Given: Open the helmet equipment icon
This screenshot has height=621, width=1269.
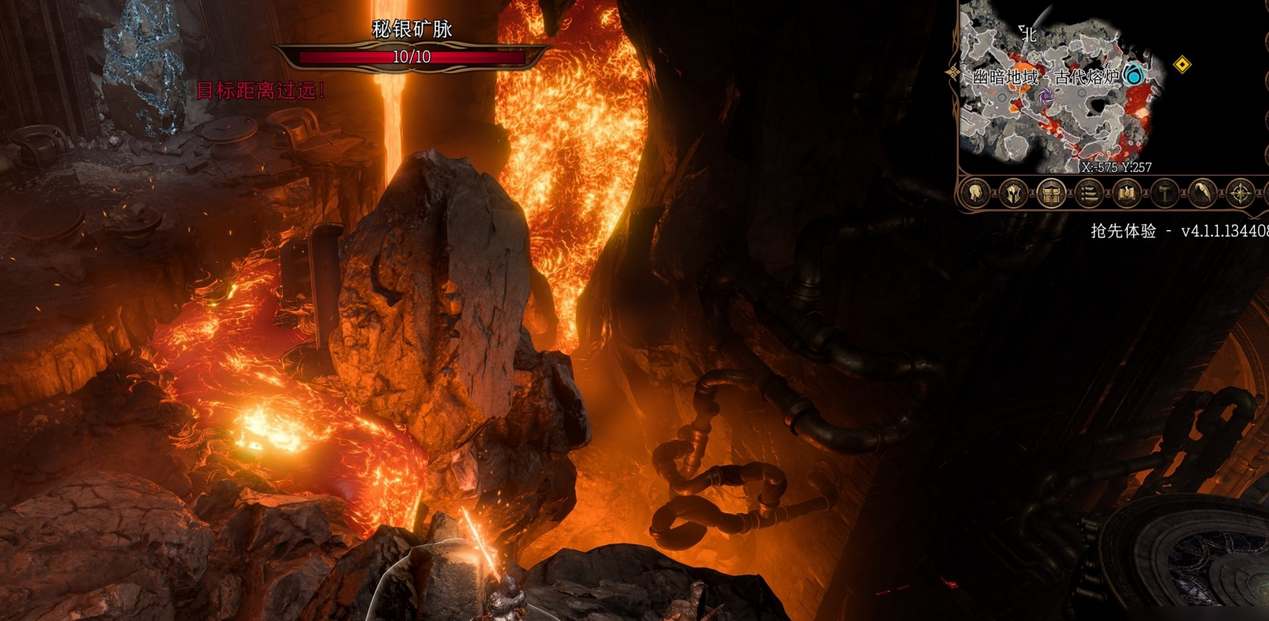Looking at the screenshot, I should (1012, 192).
